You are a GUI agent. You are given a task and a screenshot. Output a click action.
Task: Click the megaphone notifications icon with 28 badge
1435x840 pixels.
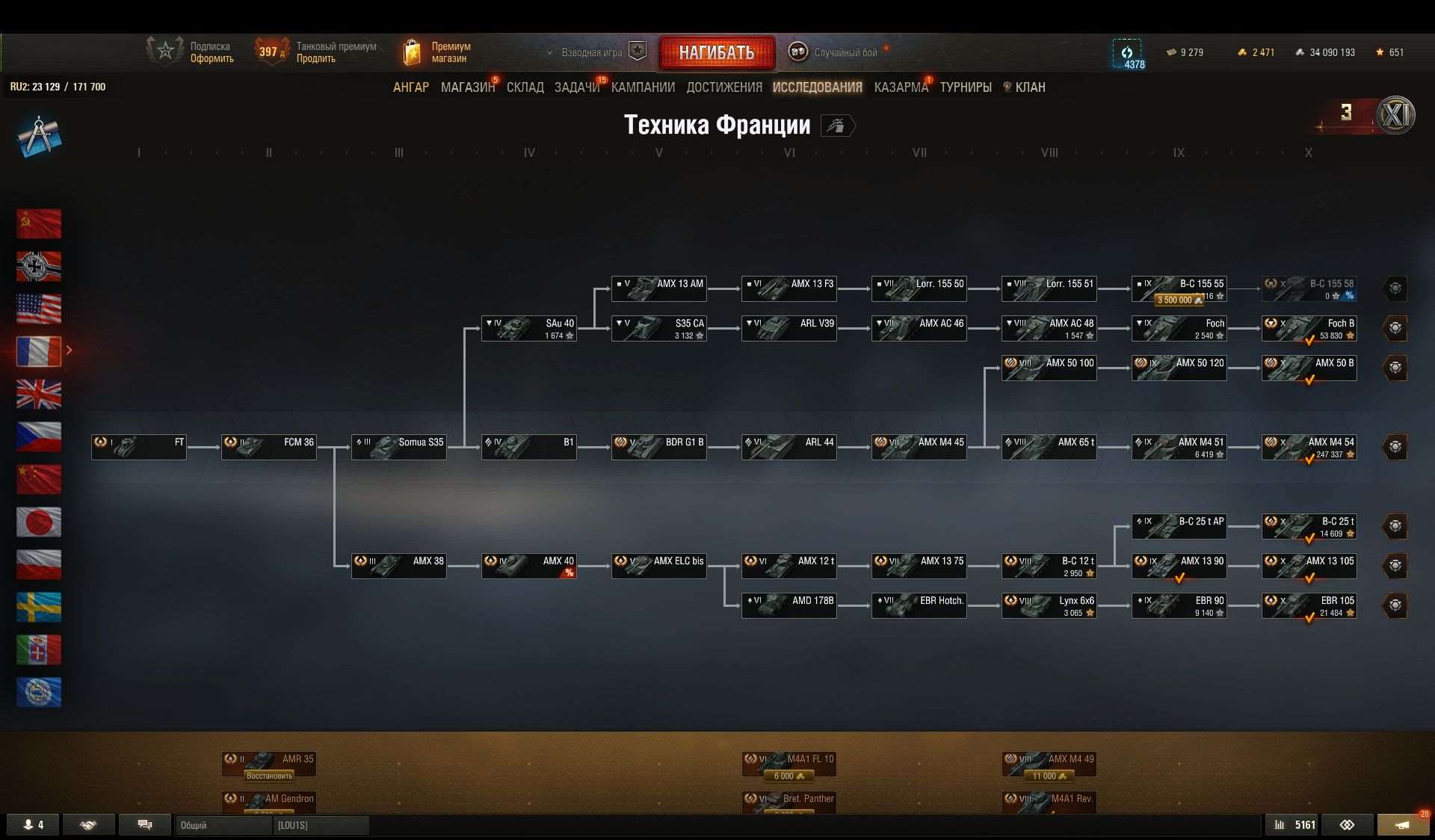(x=1404, y=824)
